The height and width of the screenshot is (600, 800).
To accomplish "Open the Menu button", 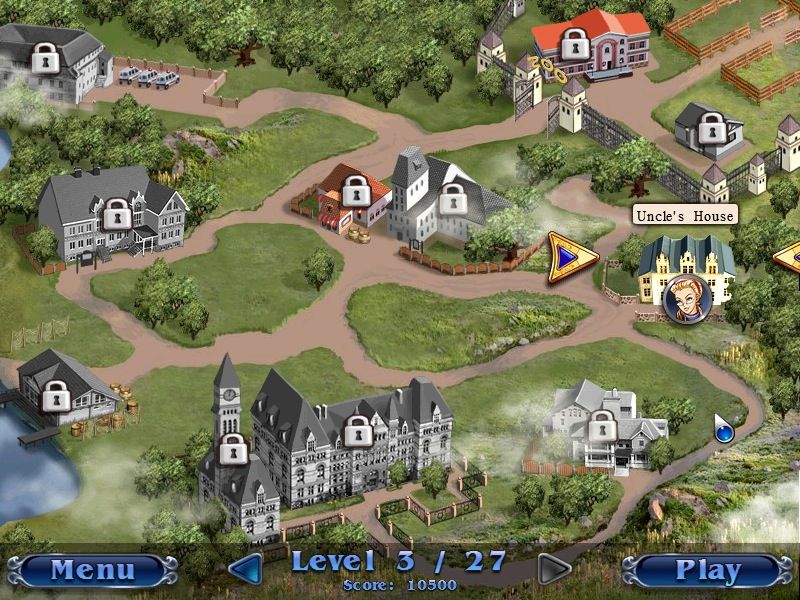I will pos(92,570).
